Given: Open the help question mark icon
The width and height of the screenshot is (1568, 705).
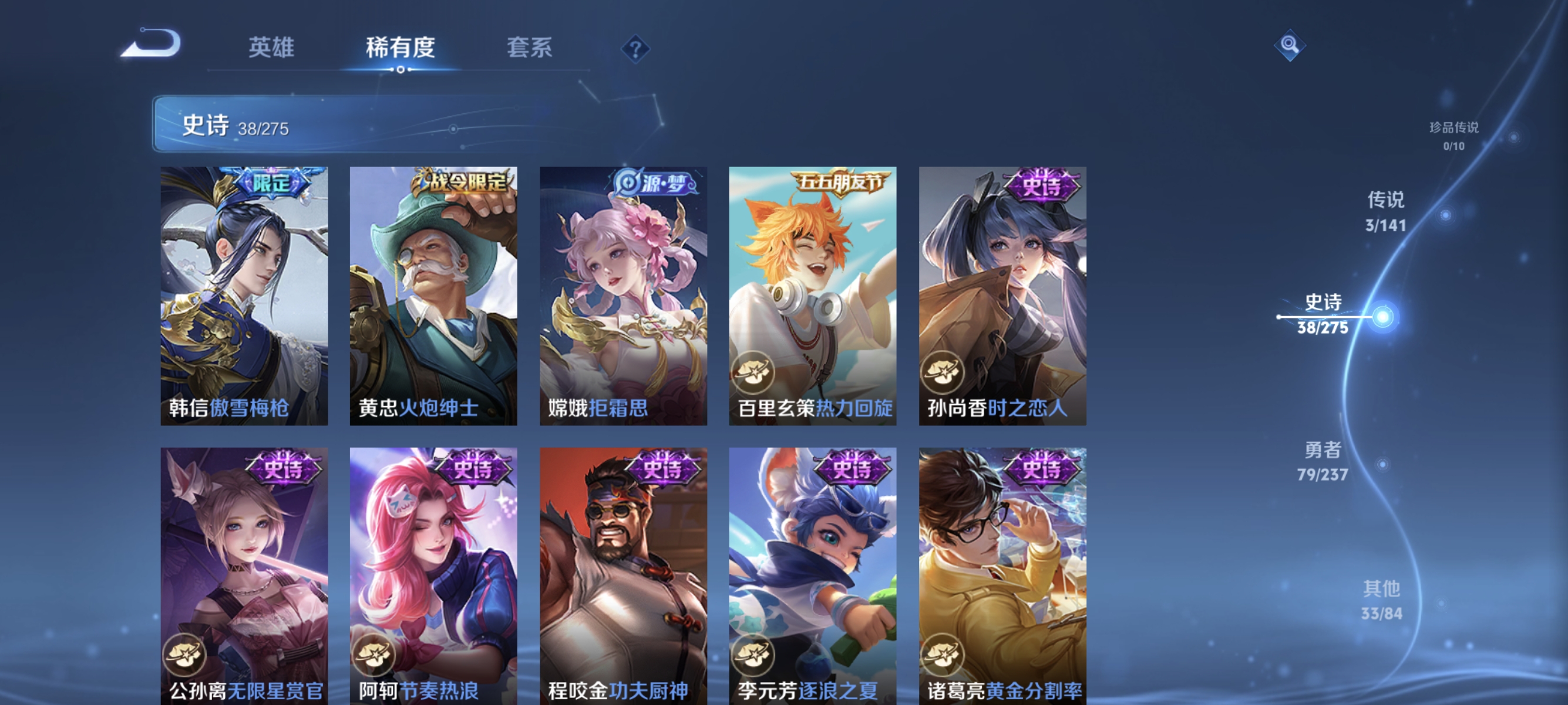Looking at the screenshot, I should pyautogui.click(x=635, y=50).
